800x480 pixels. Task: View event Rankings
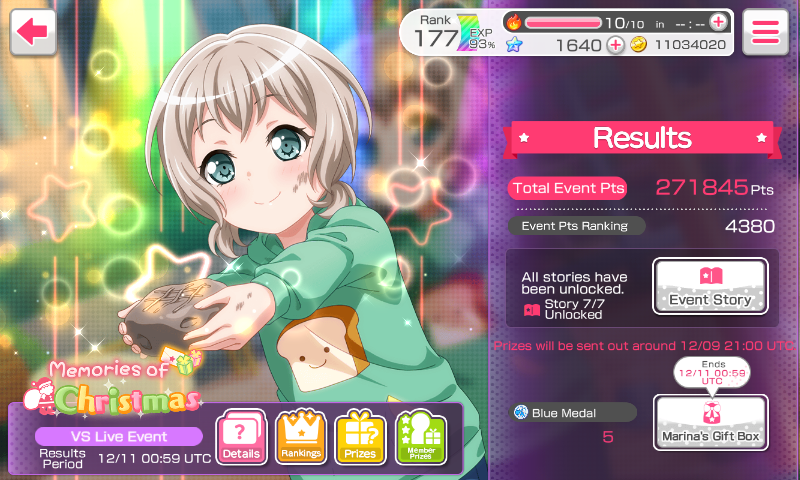pyautogui.click(x=300, y=438)
